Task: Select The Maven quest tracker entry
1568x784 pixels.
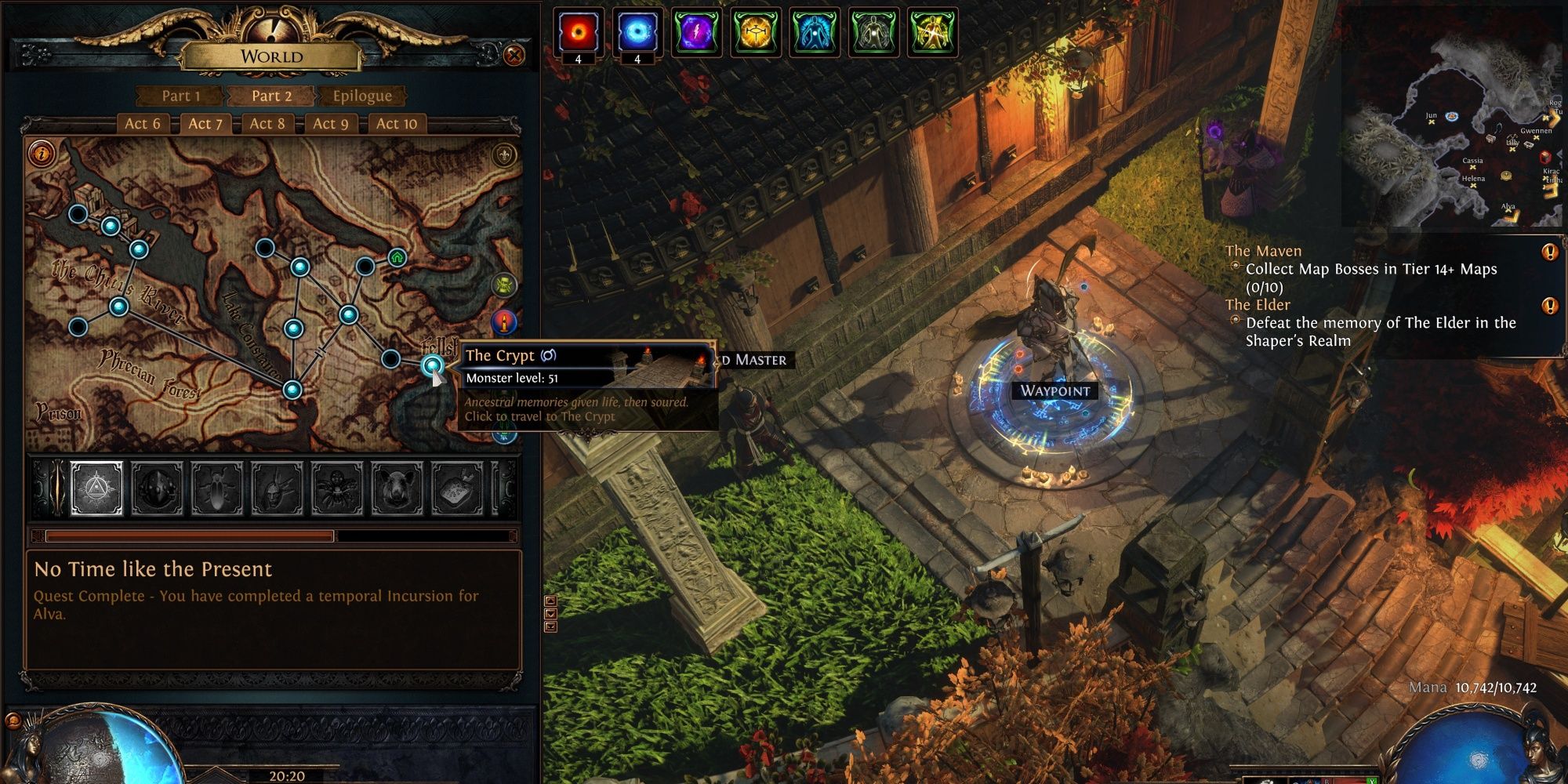Action: [x=1263, y=251]
